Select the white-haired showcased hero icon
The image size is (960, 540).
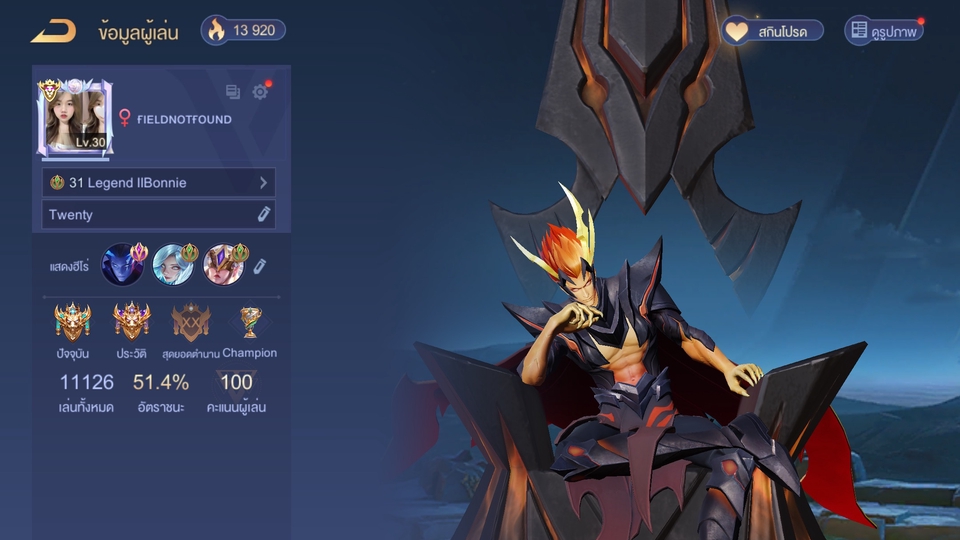173,265
